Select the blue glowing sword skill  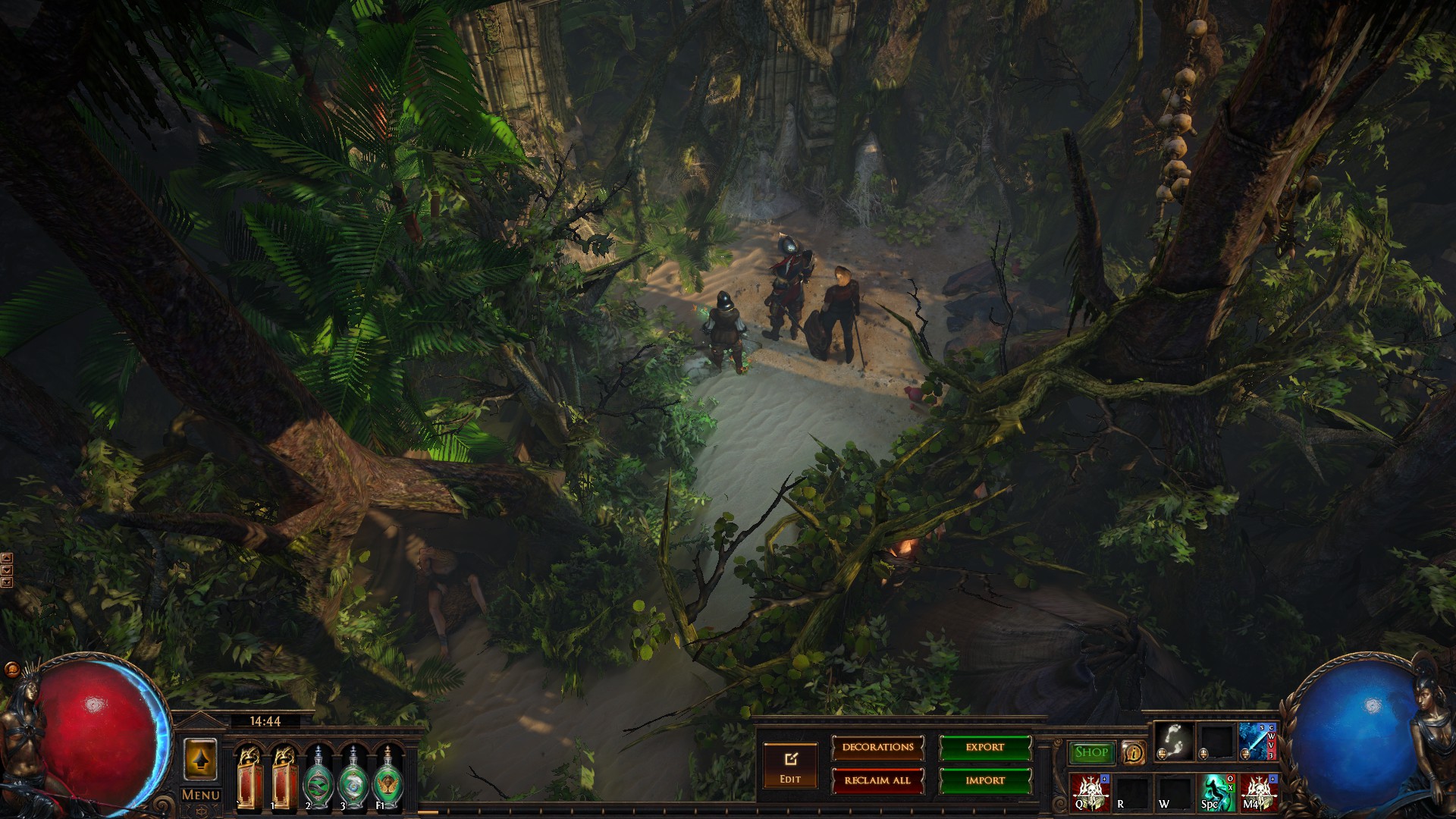[1257, 740]
